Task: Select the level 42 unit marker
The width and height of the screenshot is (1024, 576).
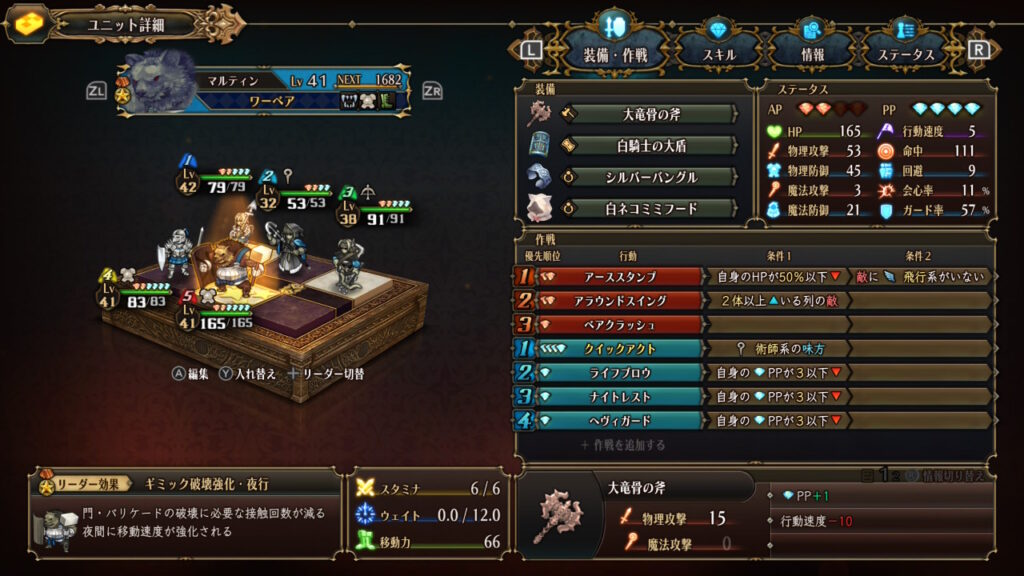Action: (x=188, y=178)
